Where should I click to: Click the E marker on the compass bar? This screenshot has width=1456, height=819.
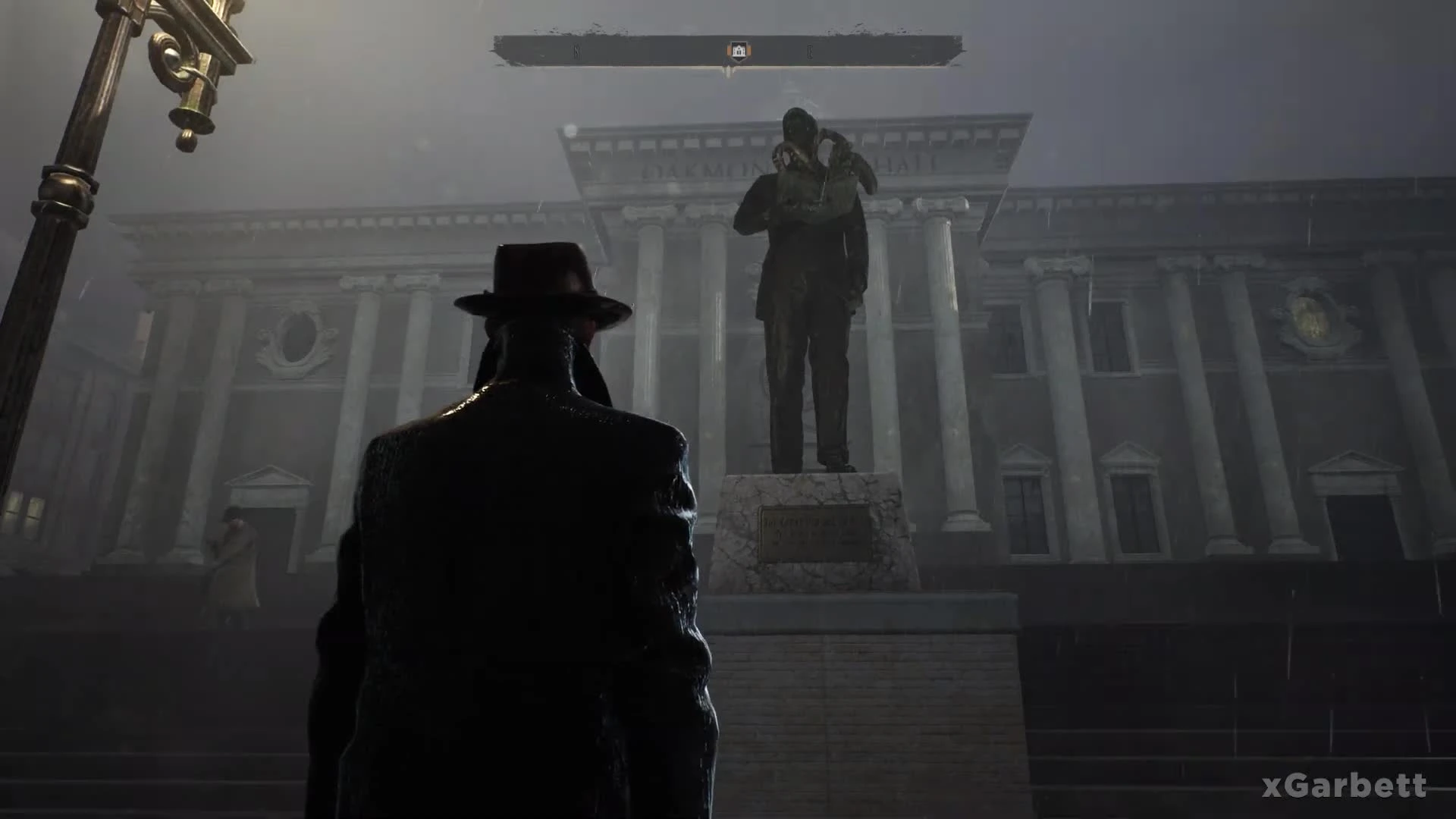point(808,52)
